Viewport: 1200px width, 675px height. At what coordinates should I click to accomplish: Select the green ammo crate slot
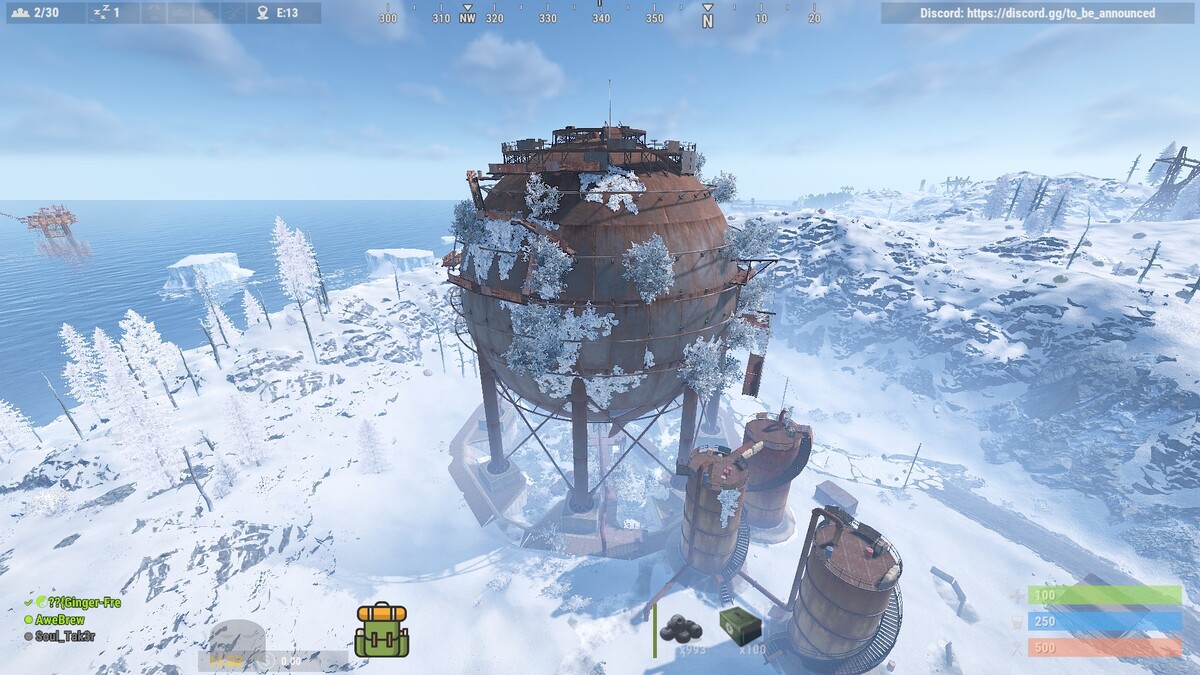739,626
